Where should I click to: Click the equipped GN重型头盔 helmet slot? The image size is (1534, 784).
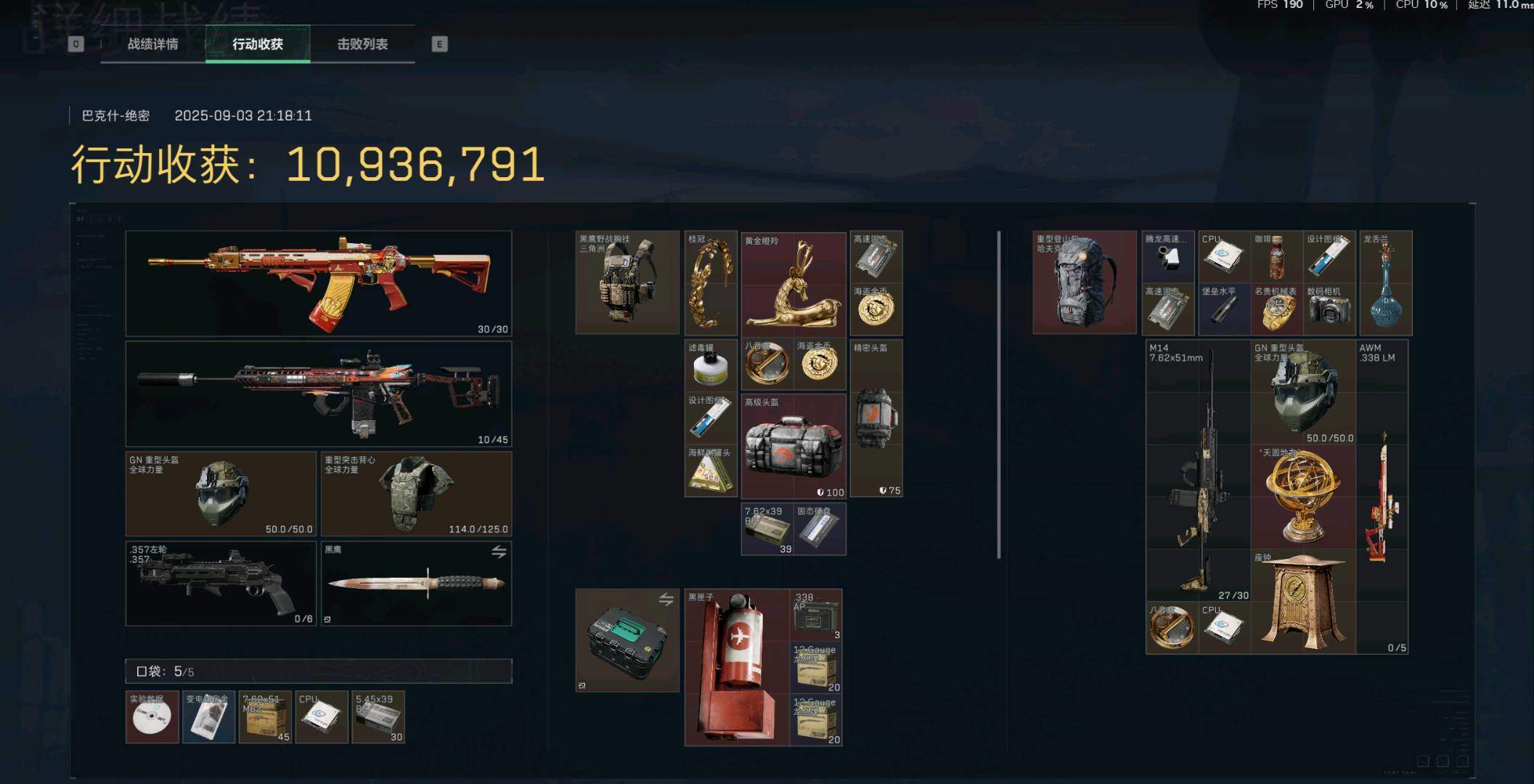click(x=221, y=494)
